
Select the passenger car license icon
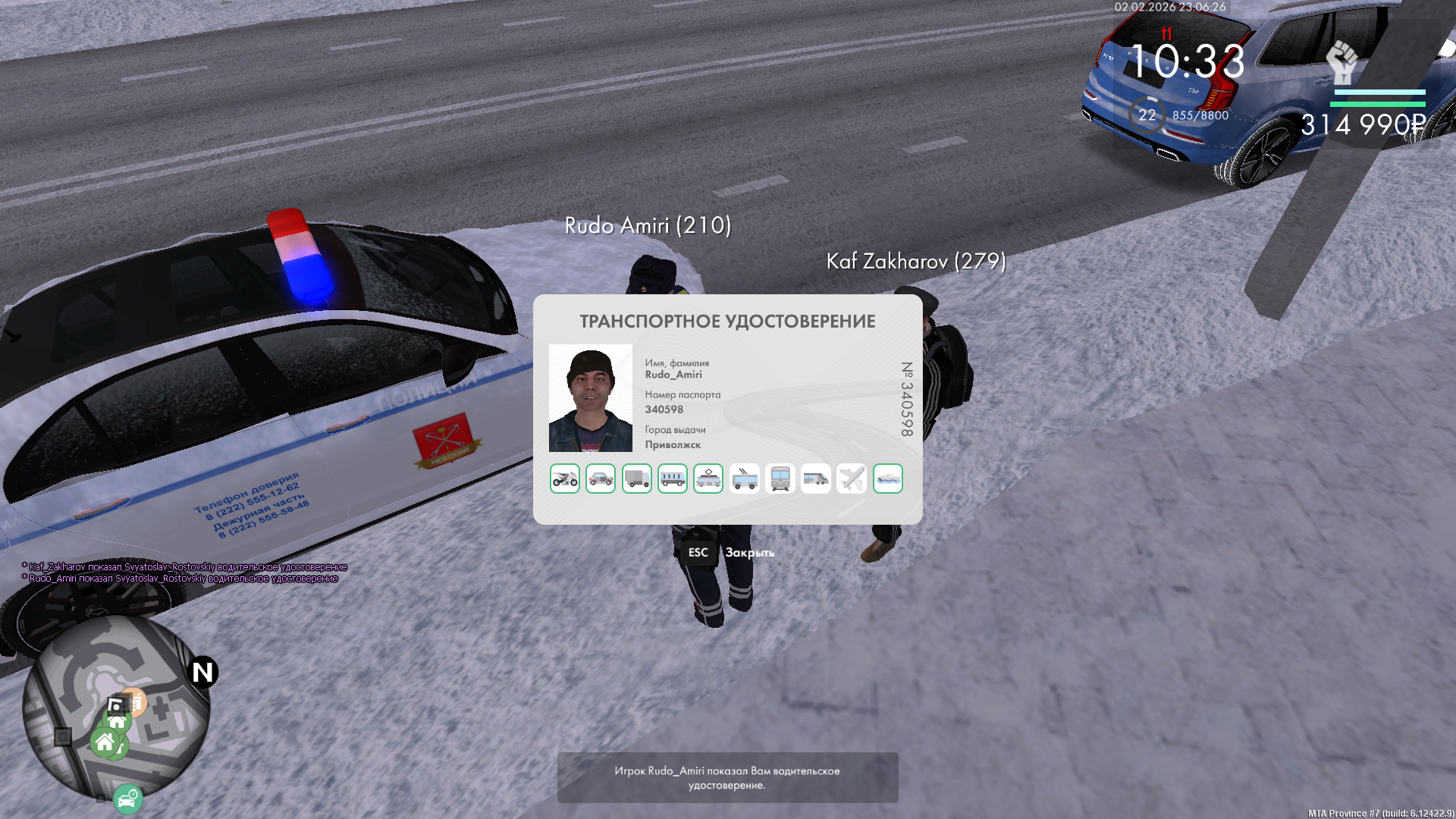(x=601, y=479)
